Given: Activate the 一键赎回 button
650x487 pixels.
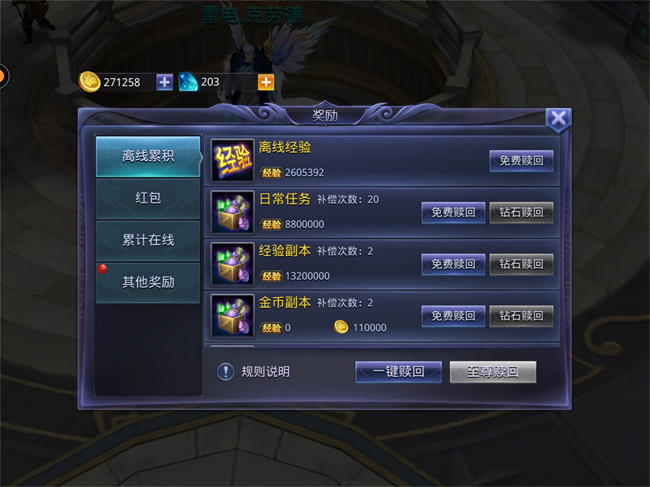Looking at the screenshot, I should point(398,372).
